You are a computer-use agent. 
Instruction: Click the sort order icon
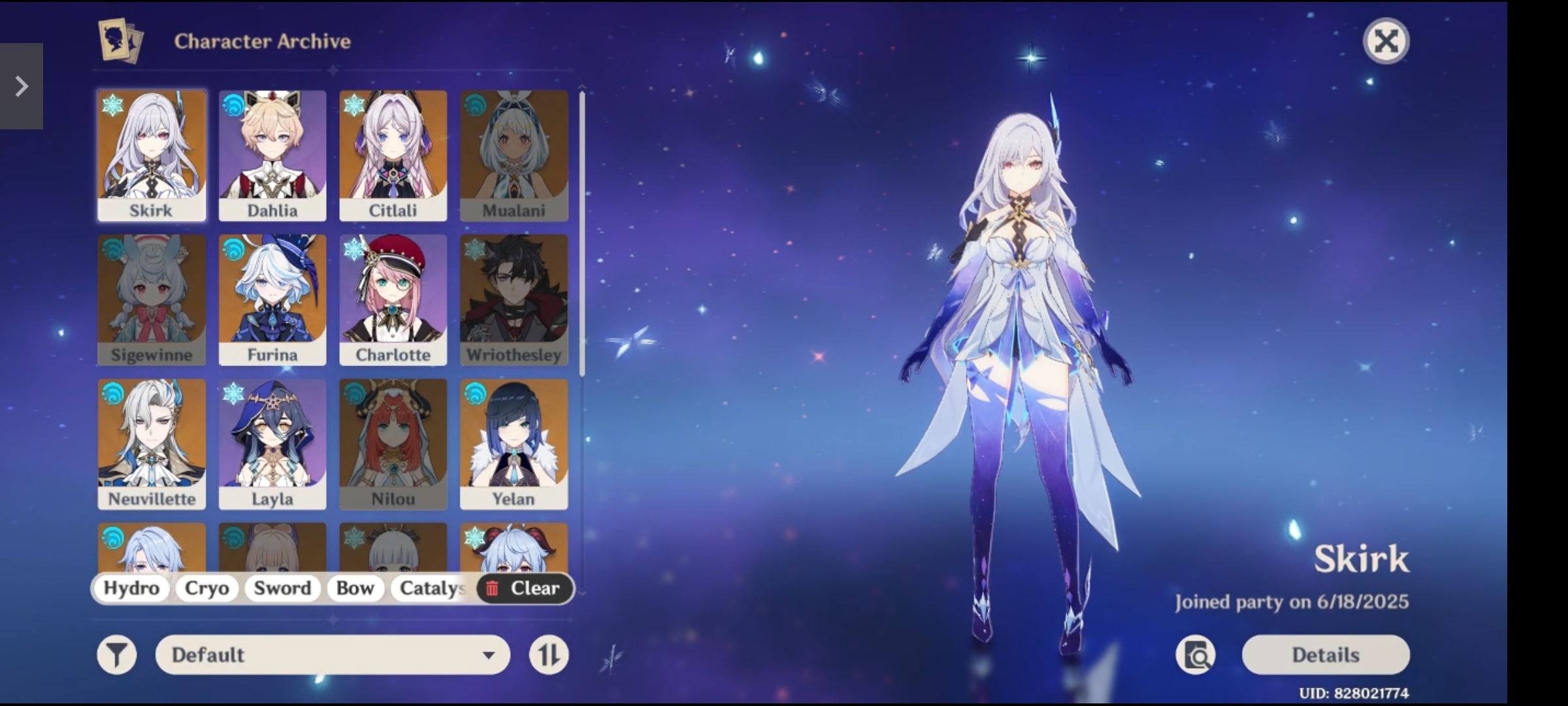pyautogui.click(x=549, y=654)
